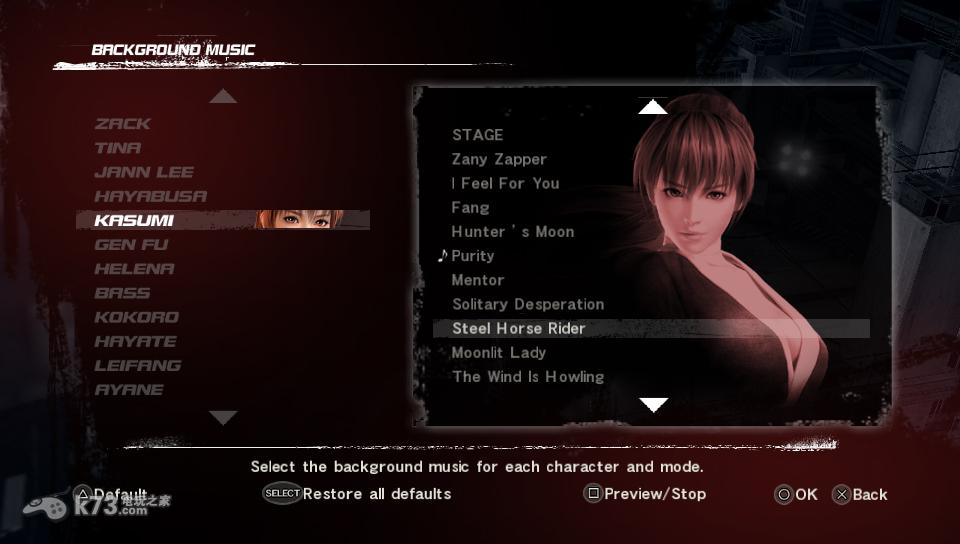Select Jann Lee in the list
This screenshot has height=544, width=960.
point(144,172)
